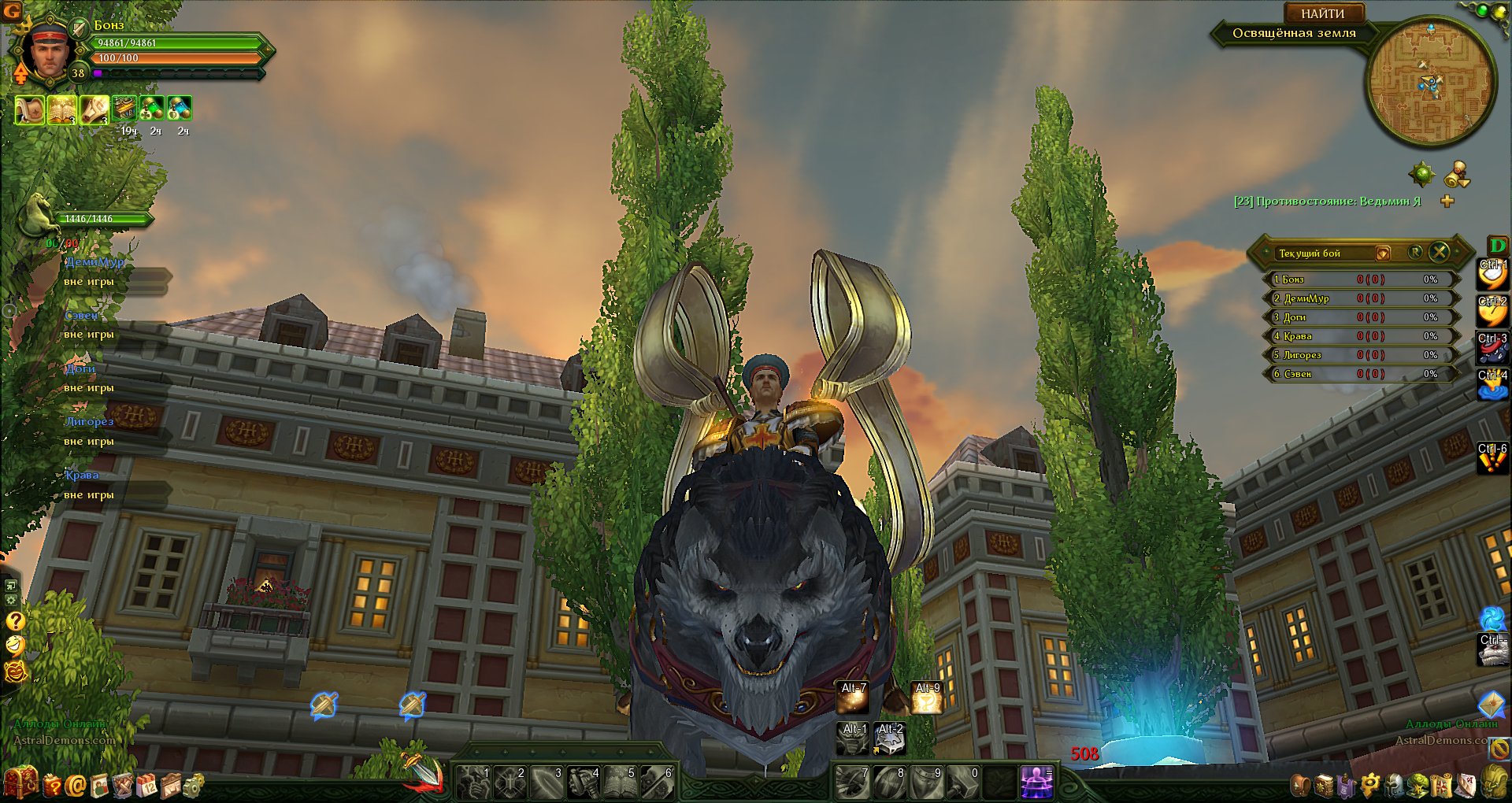Use the Alt-9 golden chalice ability

[927, 698]
